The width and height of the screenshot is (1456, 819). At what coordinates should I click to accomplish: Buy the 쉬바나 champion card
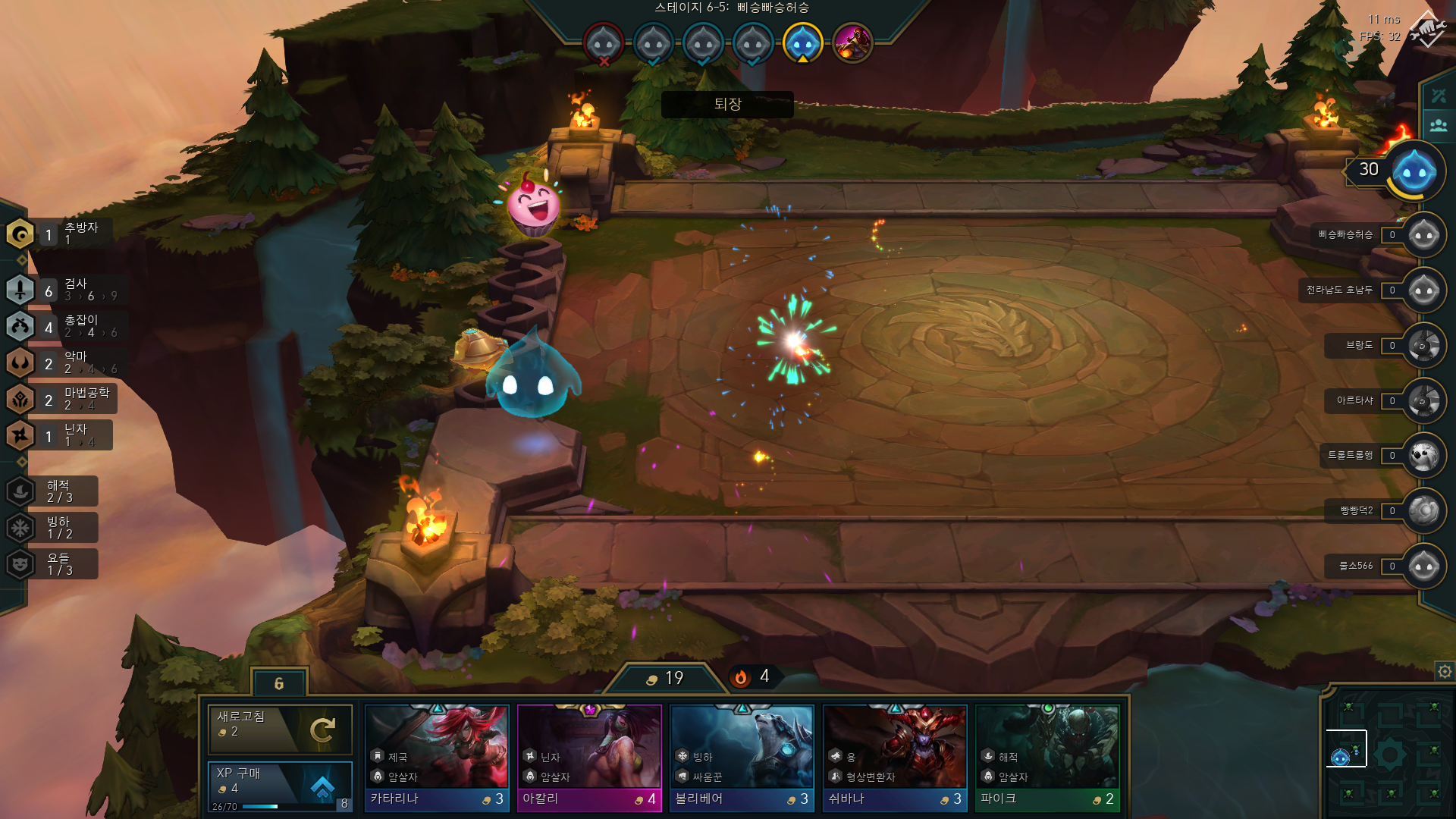tap(895, 758)
